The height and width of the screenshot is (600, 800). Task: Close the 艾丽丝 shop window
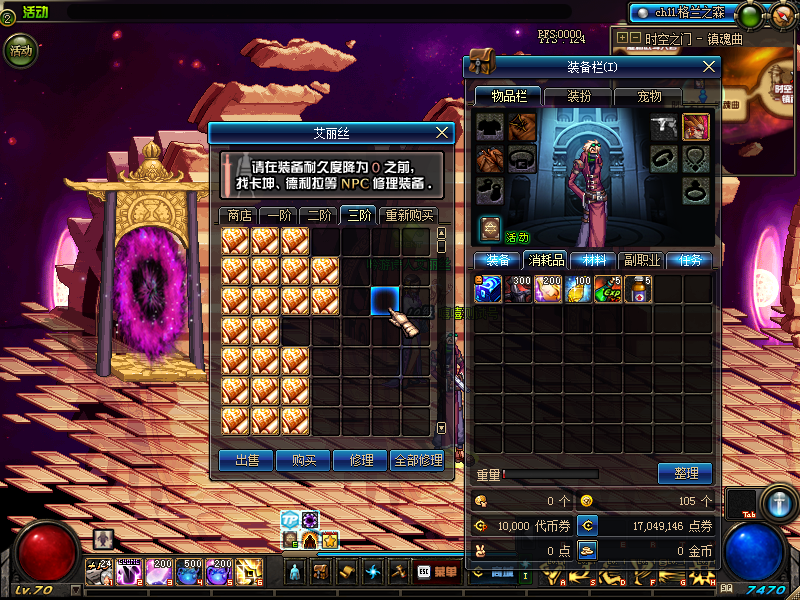443,132
